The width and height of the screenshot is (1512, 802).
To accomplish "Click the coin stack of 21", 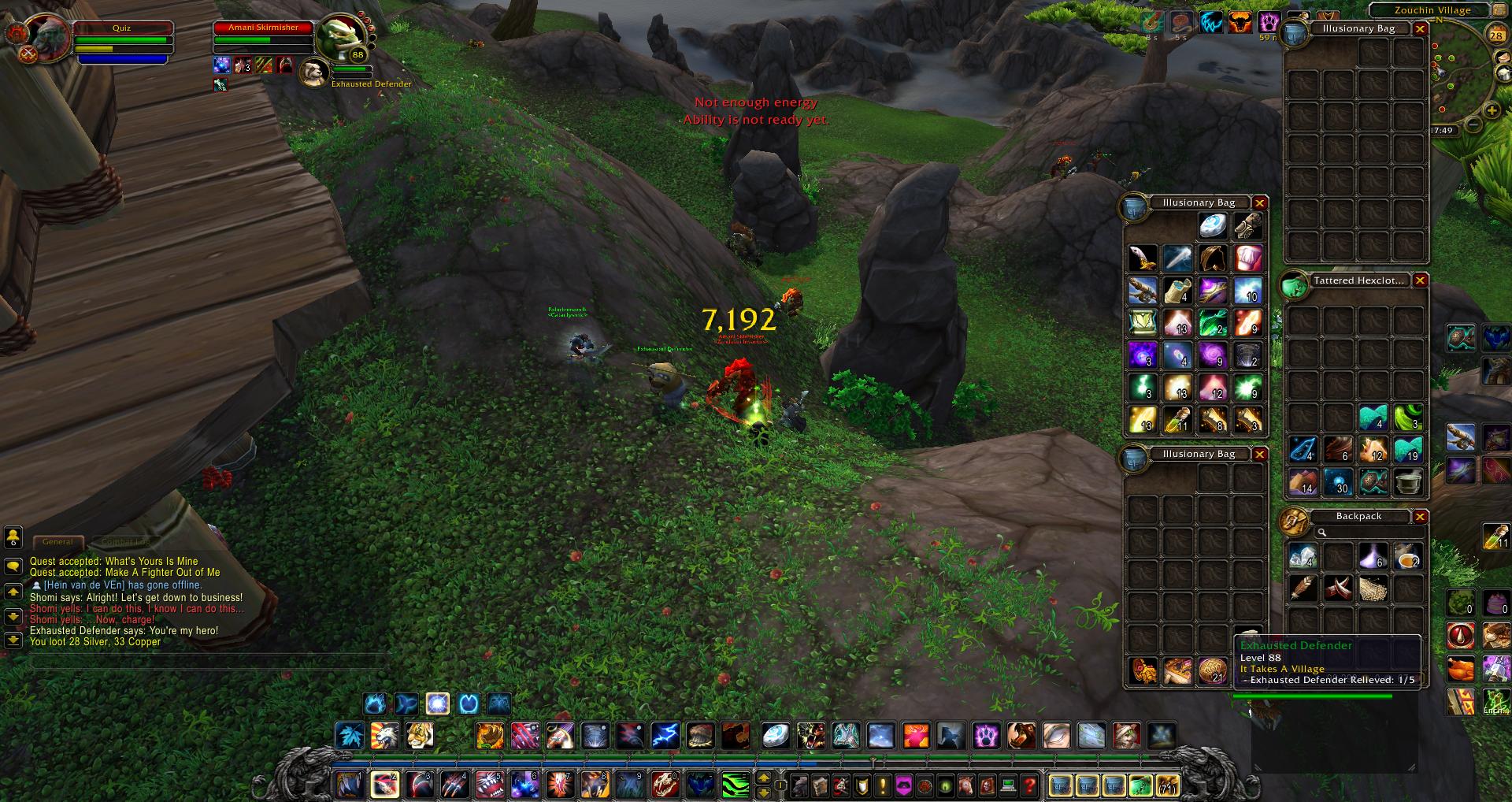I will click(x=1213, y=670).
